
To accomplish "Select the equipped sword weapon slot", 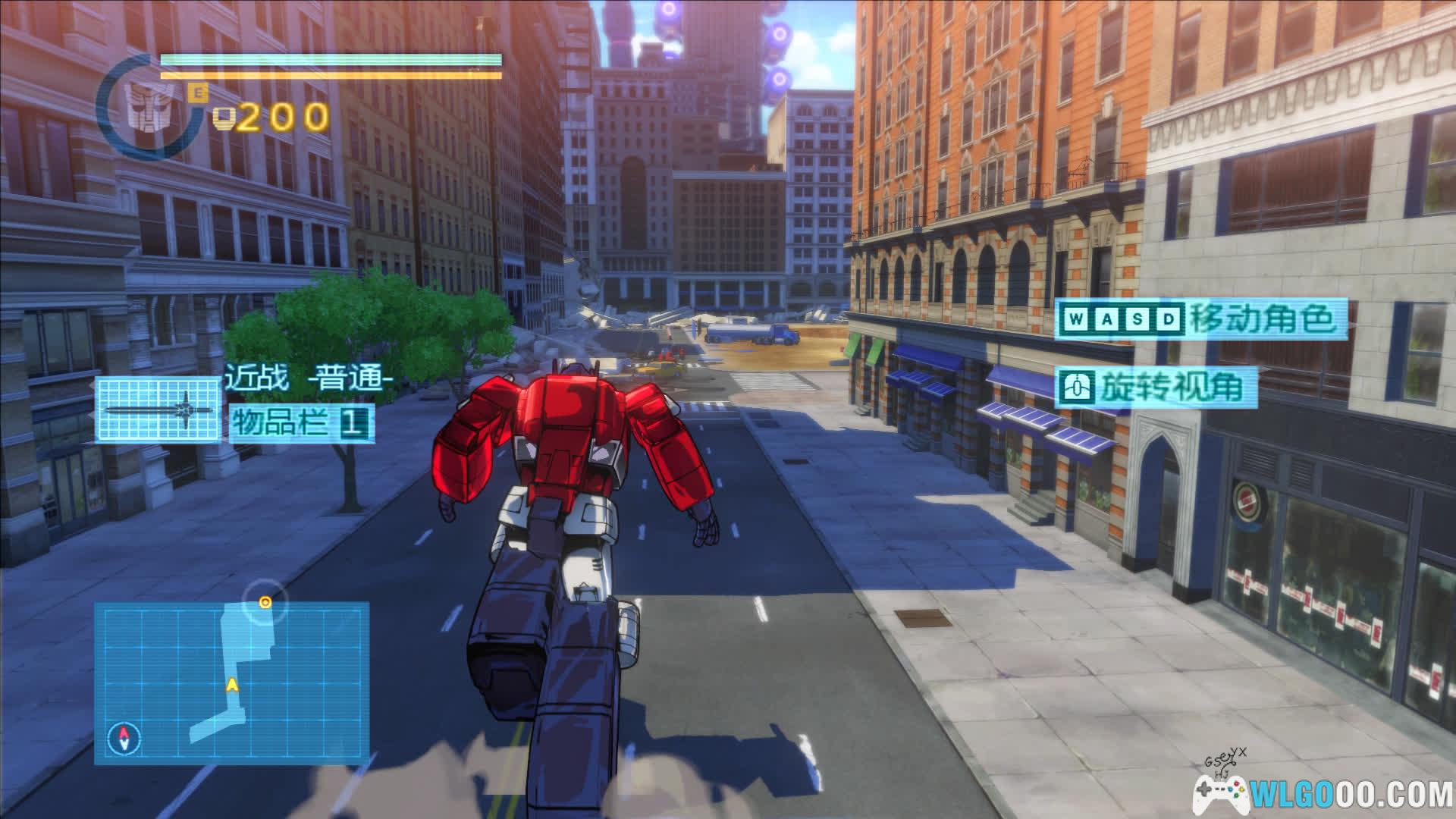I will tap(157, 409).
